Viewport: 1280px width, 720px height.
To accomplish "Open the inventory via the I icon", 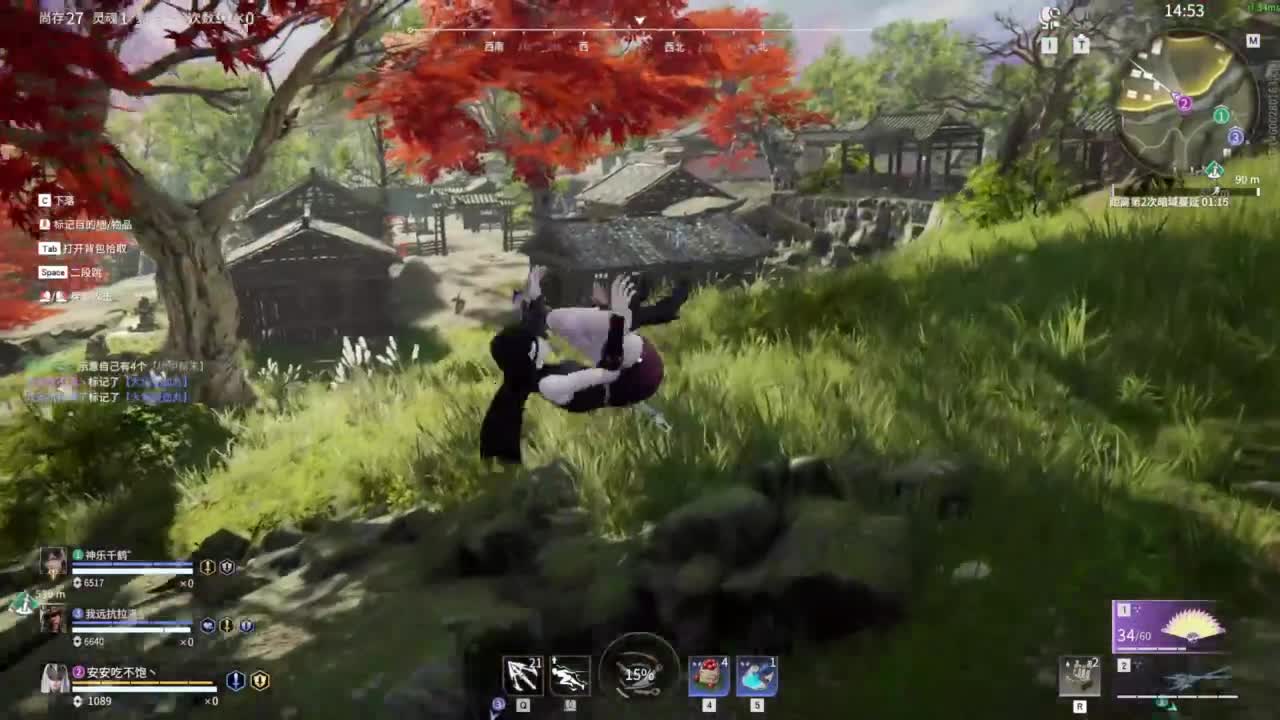I will coord(1050,43).
